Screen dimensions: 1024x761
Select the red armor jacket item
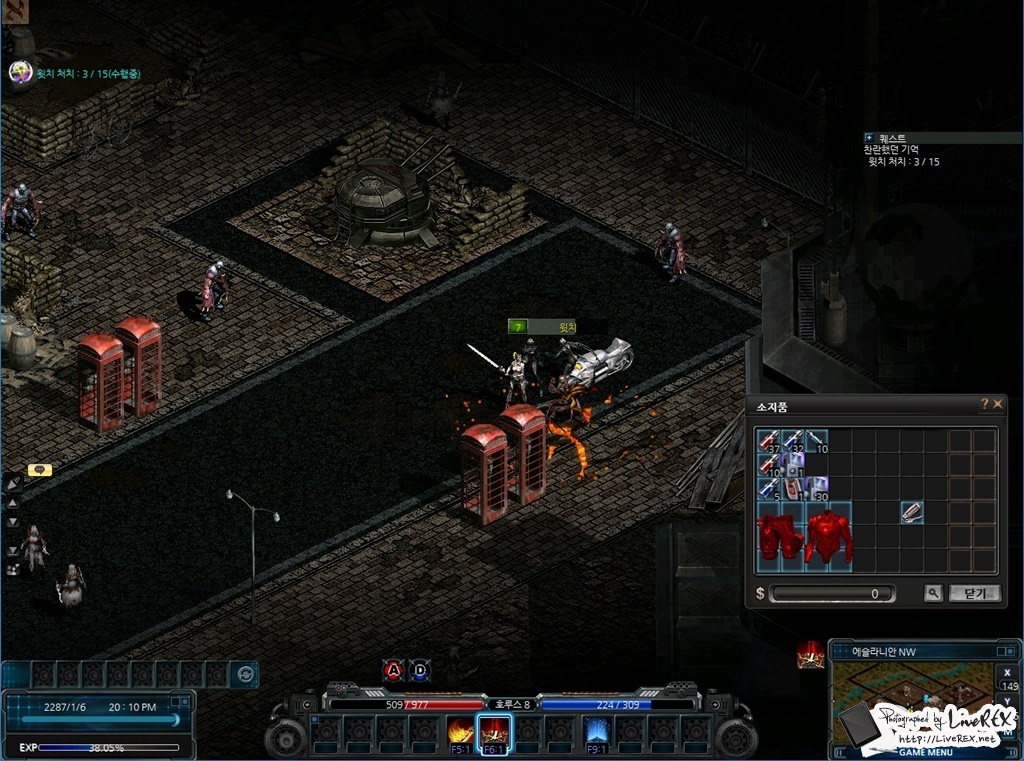829,537
